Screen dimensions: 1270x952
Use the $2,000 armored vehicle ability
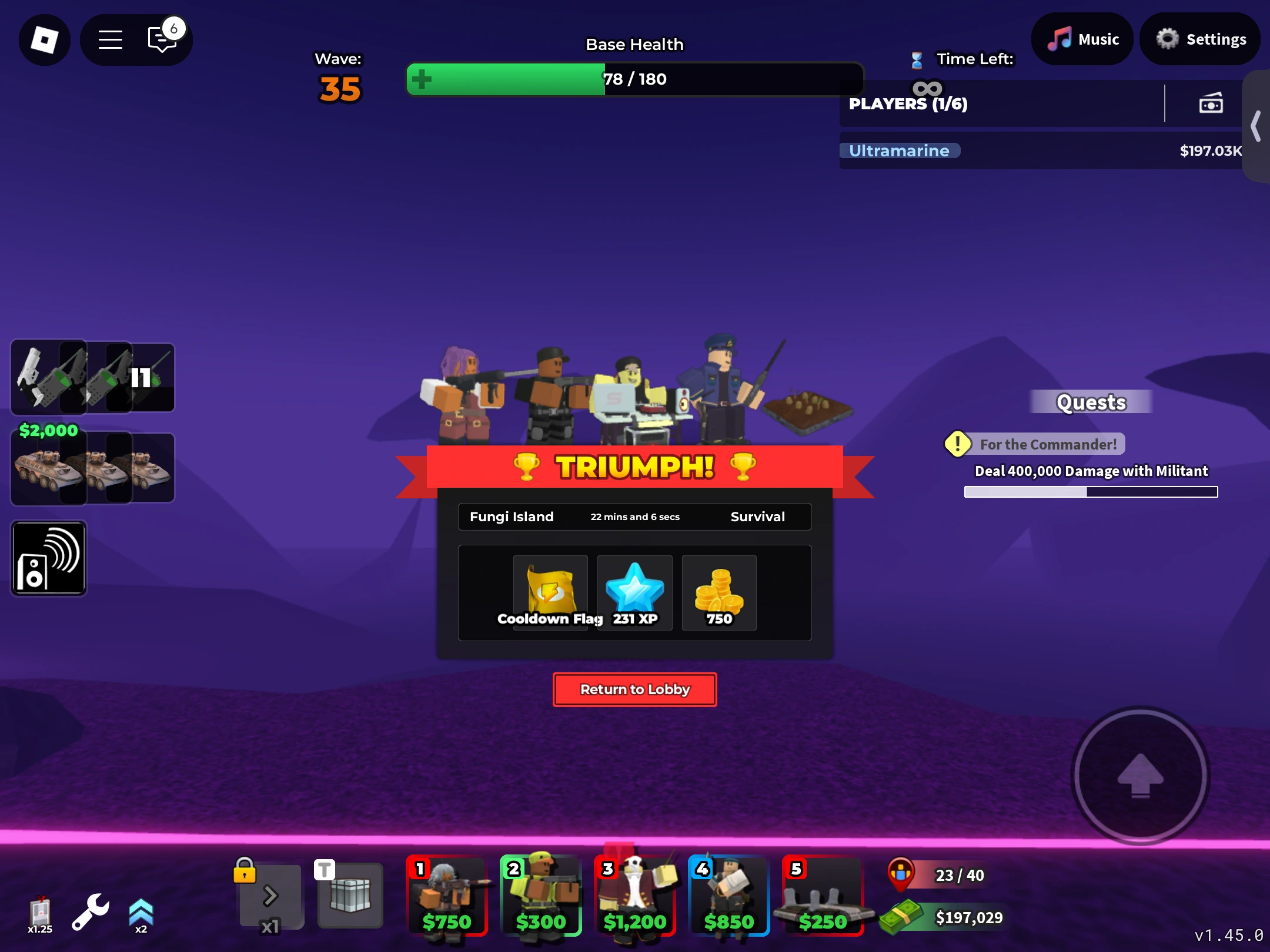[x=49, y=467]
